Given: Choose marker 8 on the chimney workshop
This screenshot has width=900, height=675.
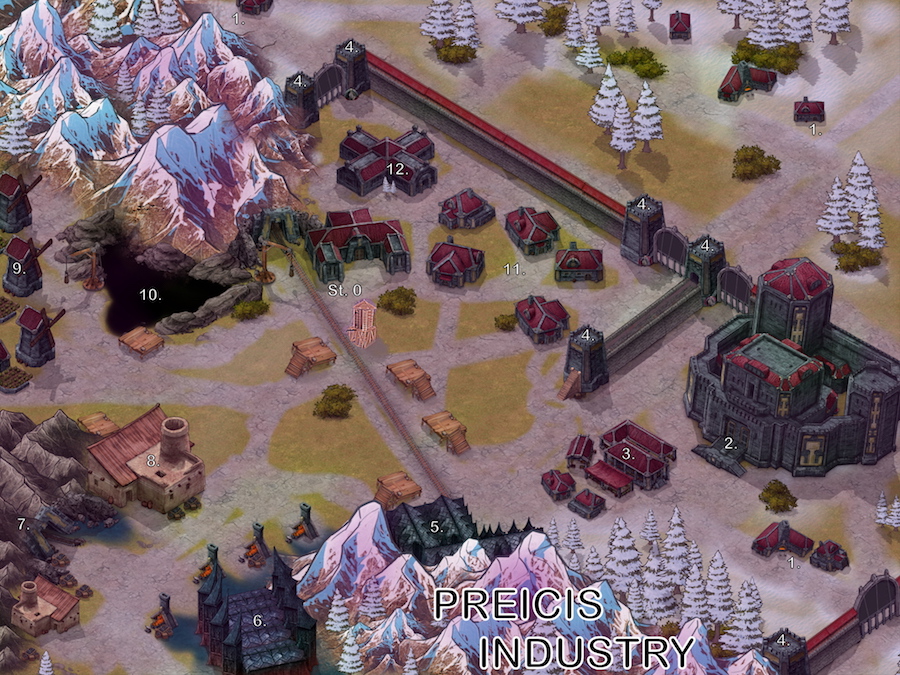Looking at the screenshot, I should 153,461.
